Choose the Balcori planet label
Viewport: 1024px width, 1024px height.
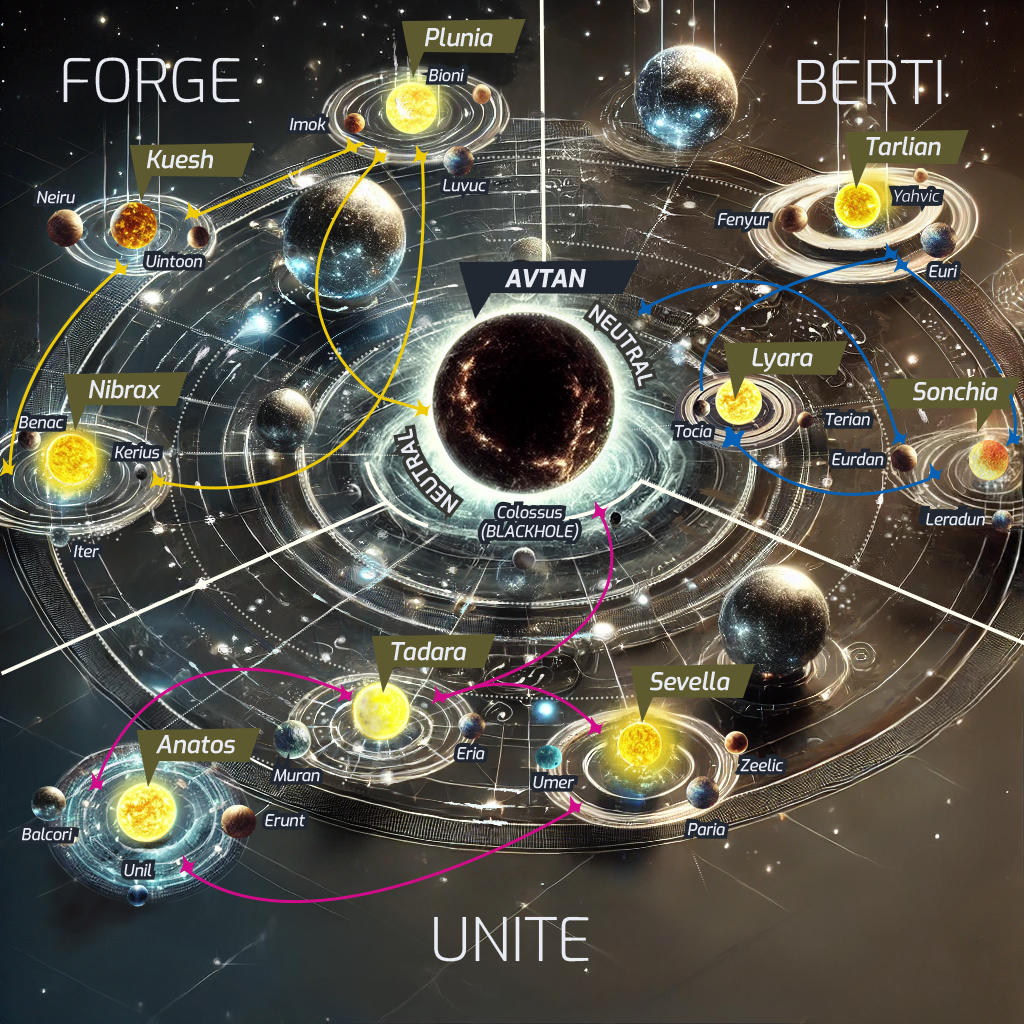[x=49, y=833]
